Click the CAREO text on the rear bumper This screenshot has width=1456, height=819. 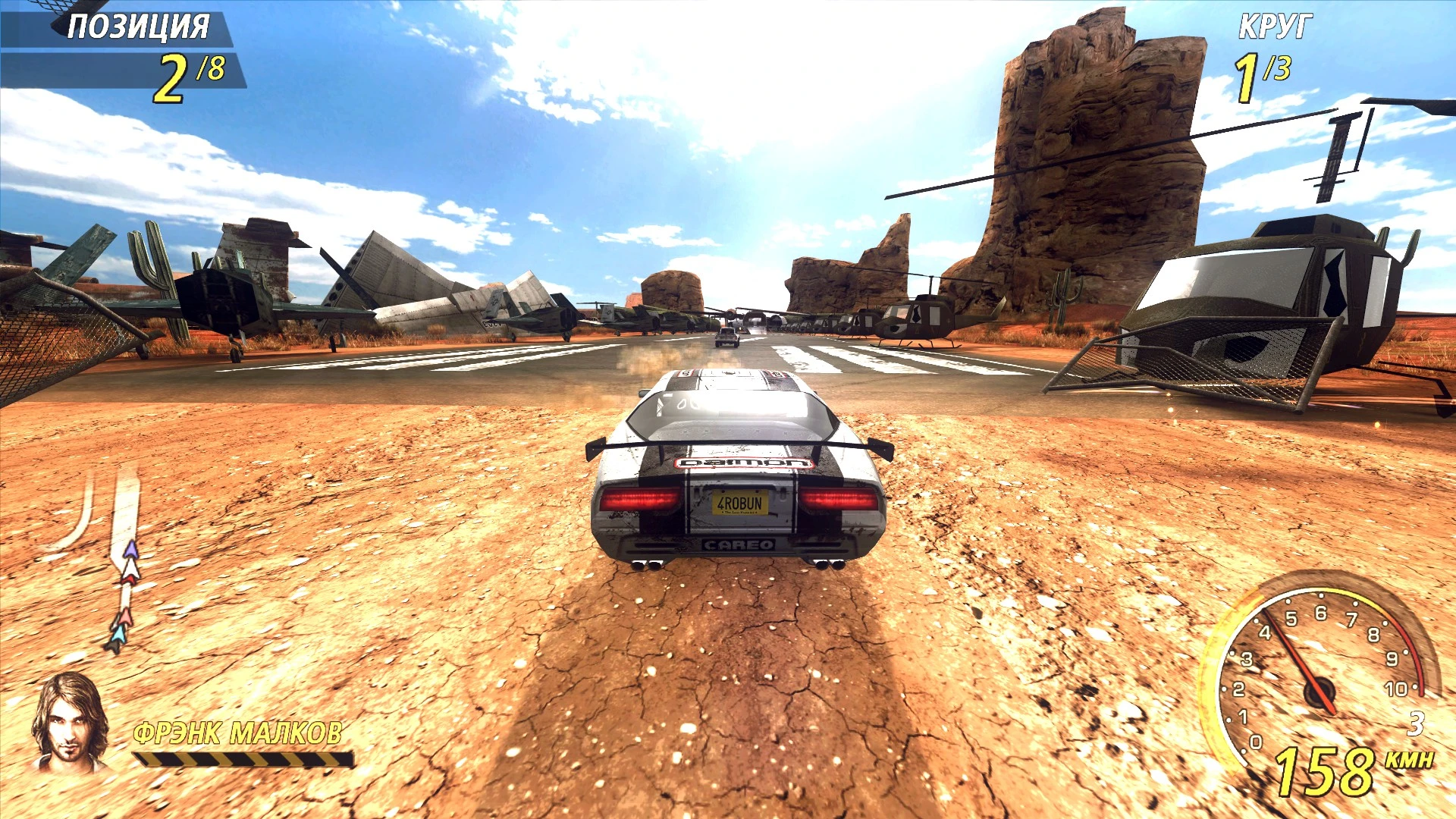(x=737, y=543)
